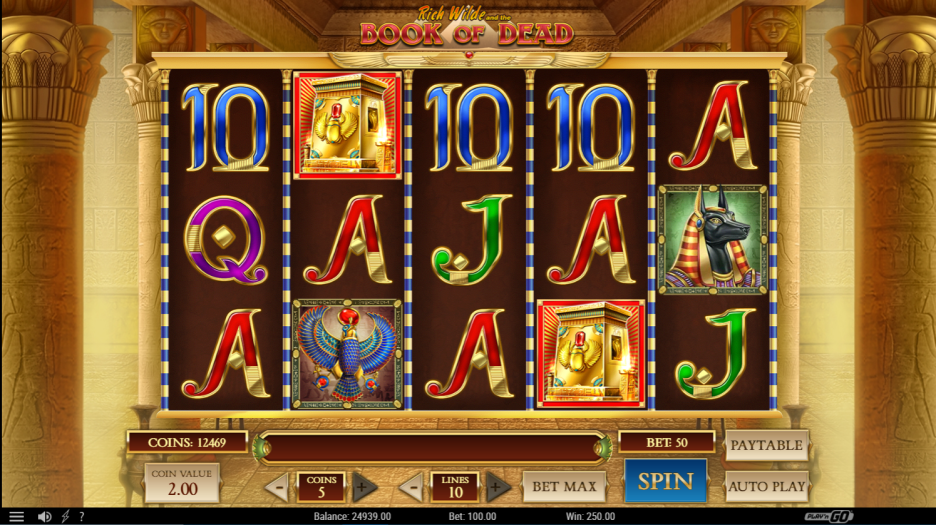Select Bet Max

pyautogui.click(x=564, y=487)
